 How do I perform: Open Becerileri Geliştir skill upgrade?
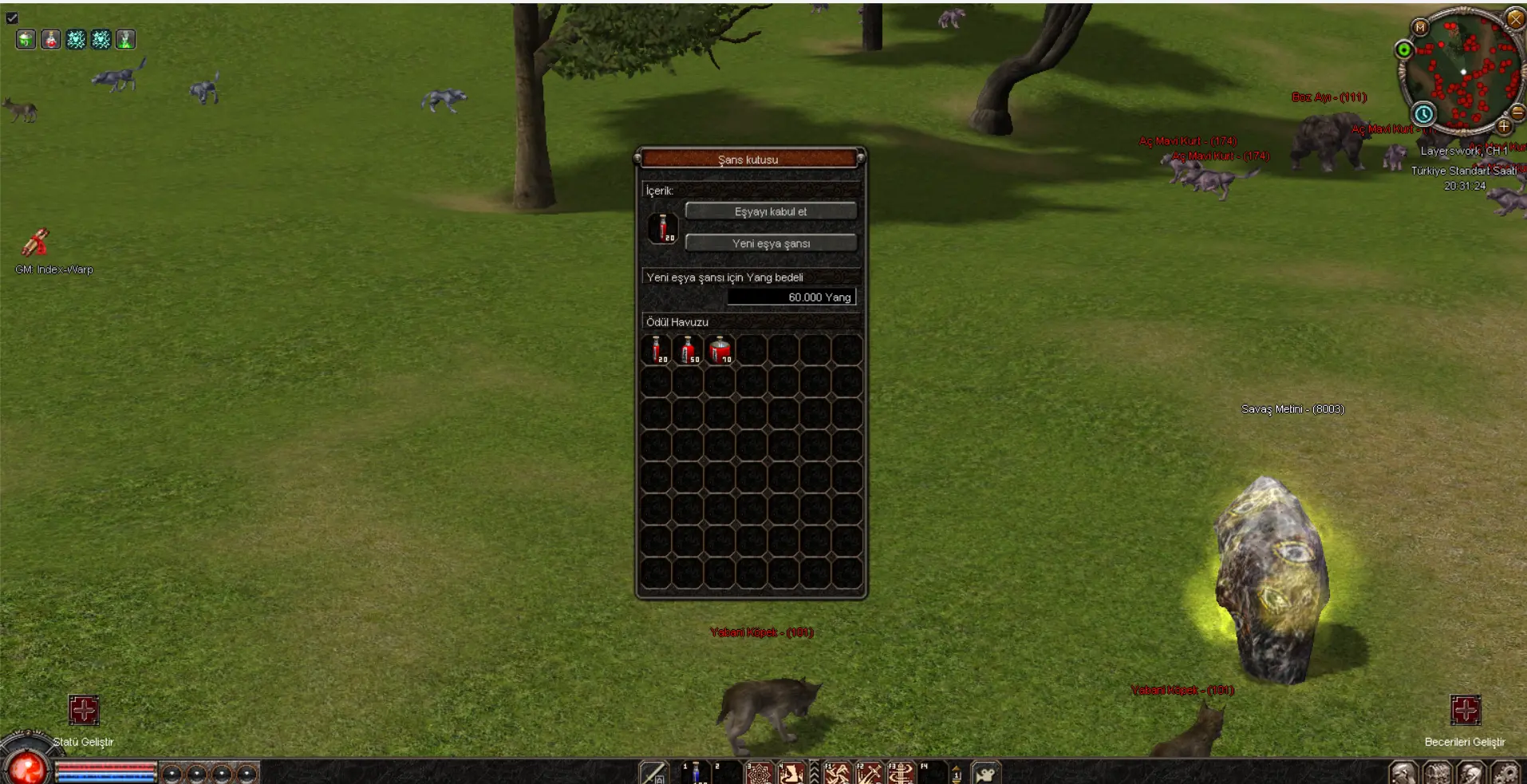(1465, 710)
